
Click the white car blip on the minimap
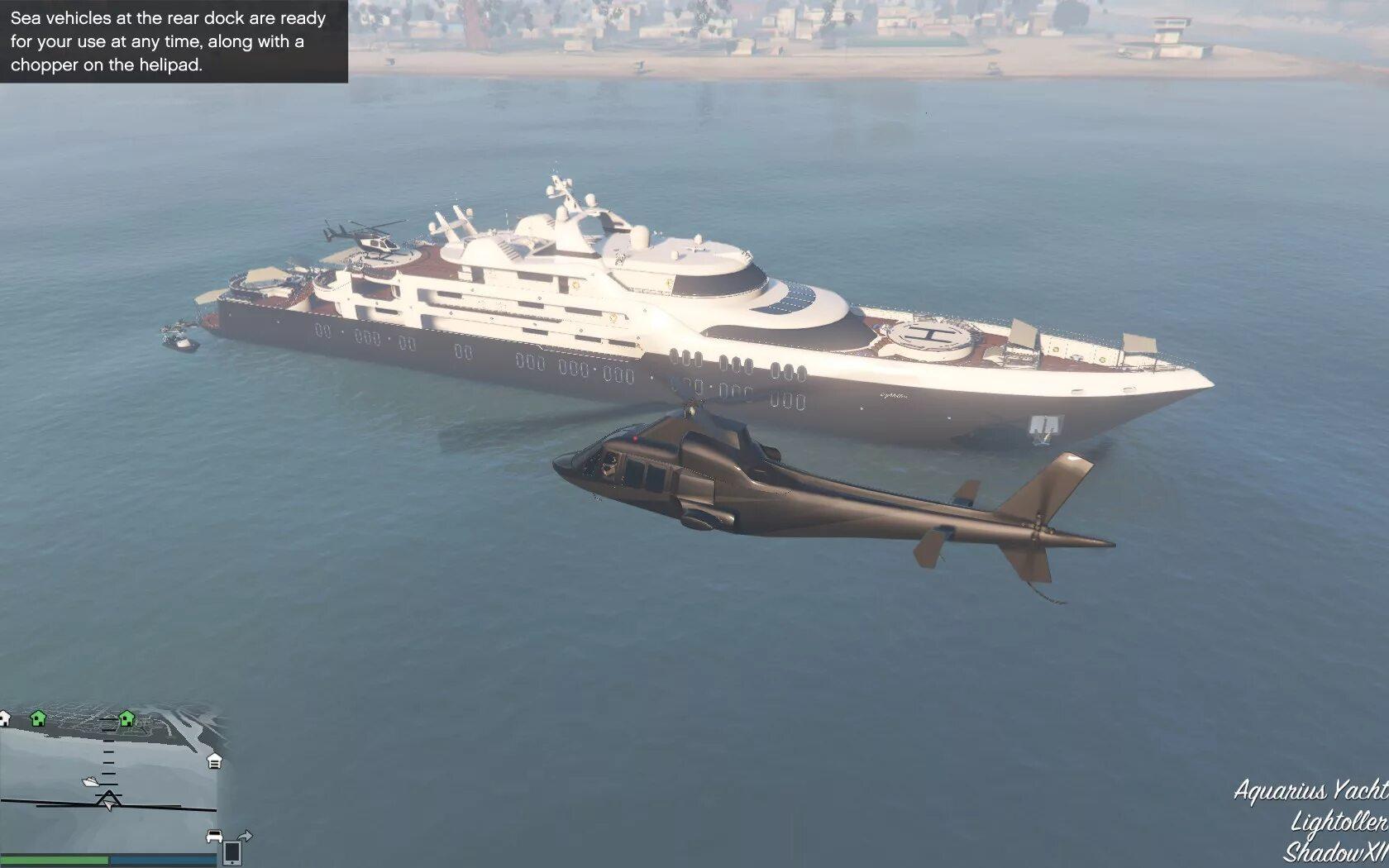[x=214, y=836]
